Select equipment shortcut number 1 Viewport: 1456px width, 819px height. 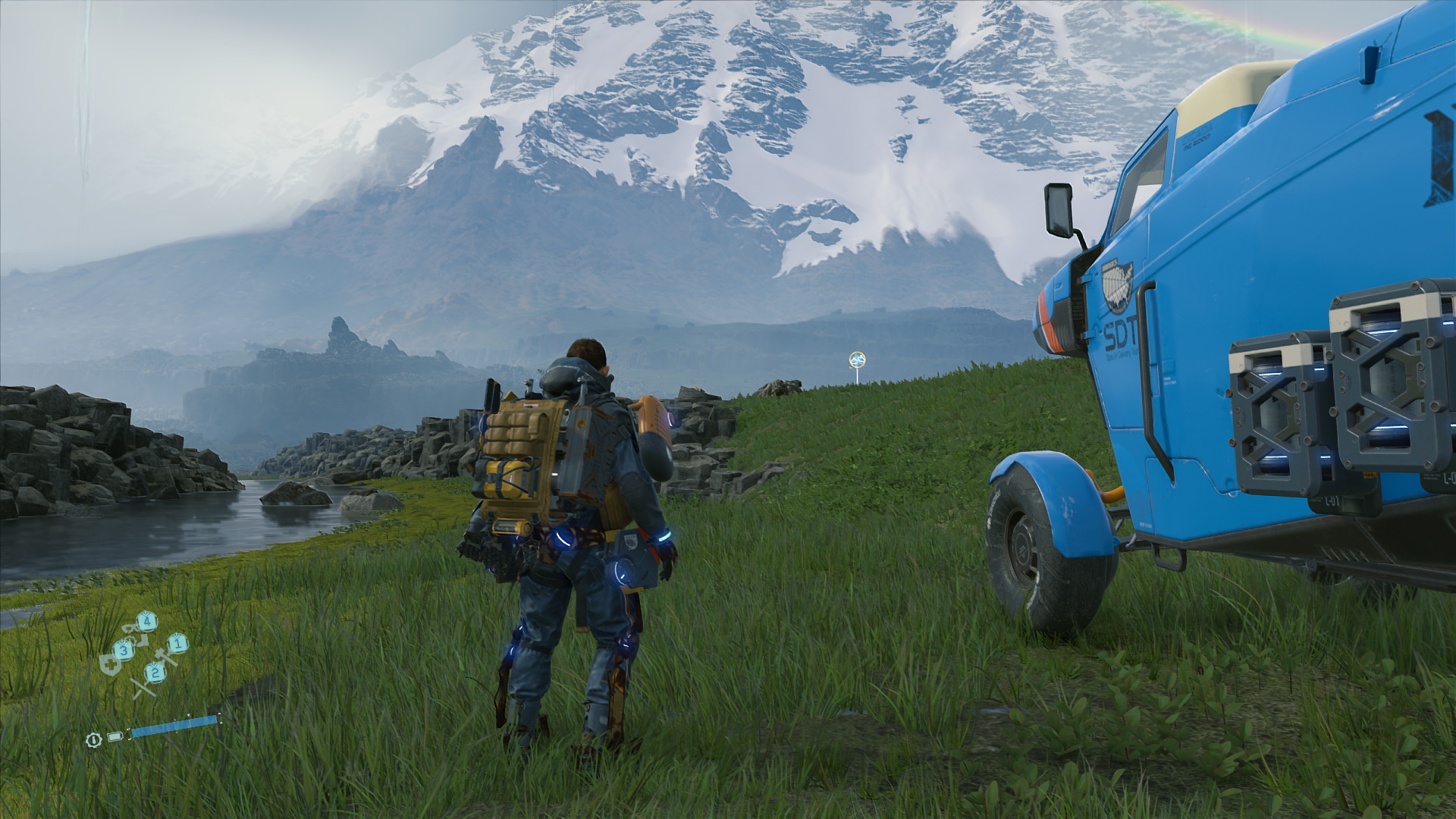pyautogui.click(x=177, y=644)
